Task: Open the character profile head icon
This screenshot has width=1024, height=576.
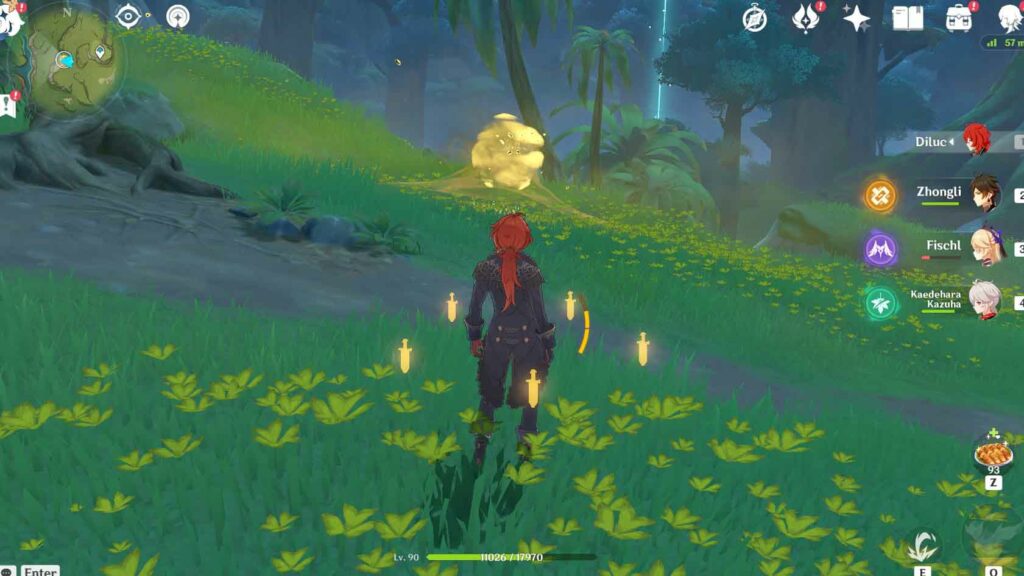Action: tap(1010, 18)
